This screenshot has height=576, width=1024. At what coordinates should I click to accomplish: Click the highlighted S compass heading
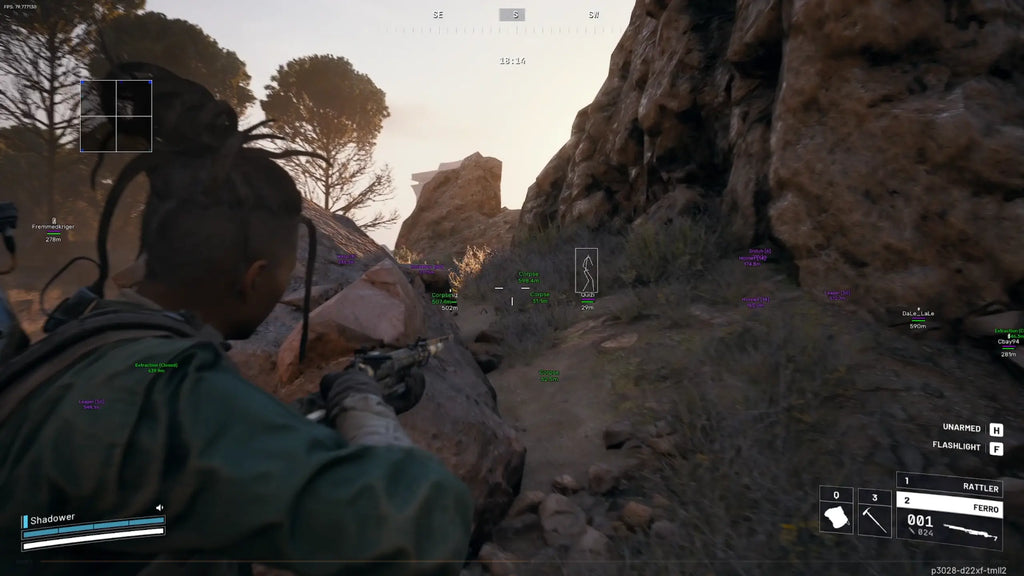click(512, 15)
